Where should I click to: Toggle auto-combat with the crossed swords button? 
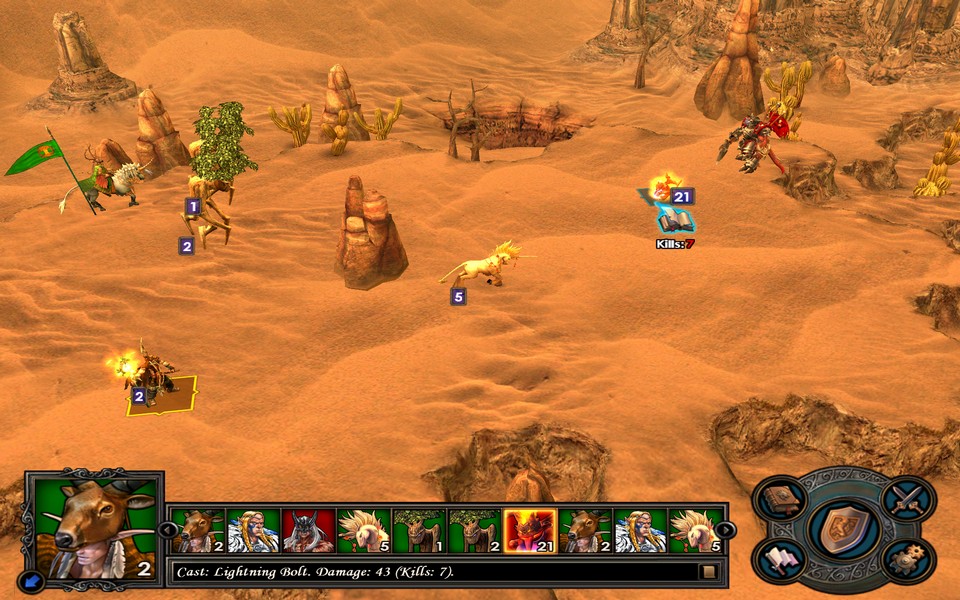point(908,498)
